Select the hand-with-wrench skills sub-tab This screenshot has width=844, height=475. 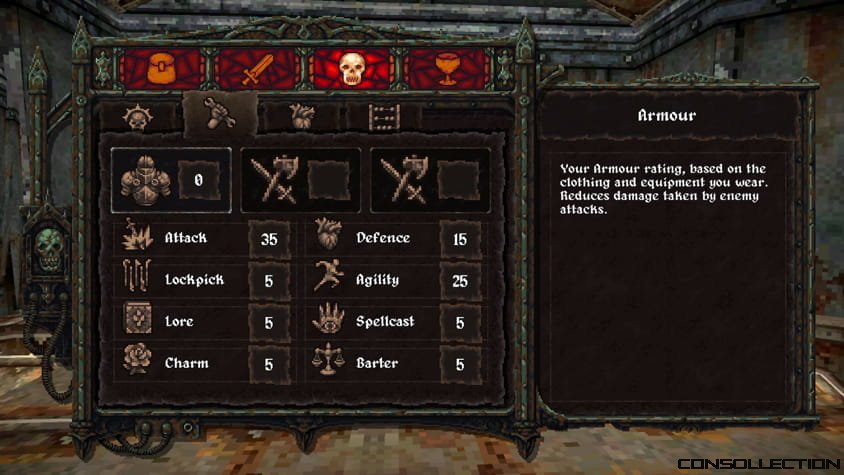pyautogui.click(x=219, y=115)
